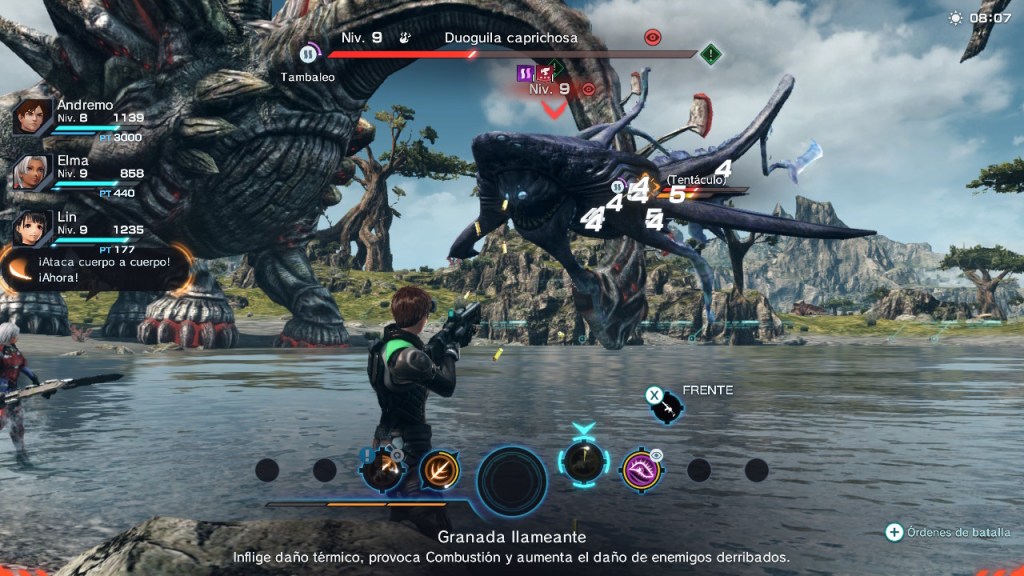1024x576 pixels.
Task: Select the art icon with exclamation badge
Action: 382,468
